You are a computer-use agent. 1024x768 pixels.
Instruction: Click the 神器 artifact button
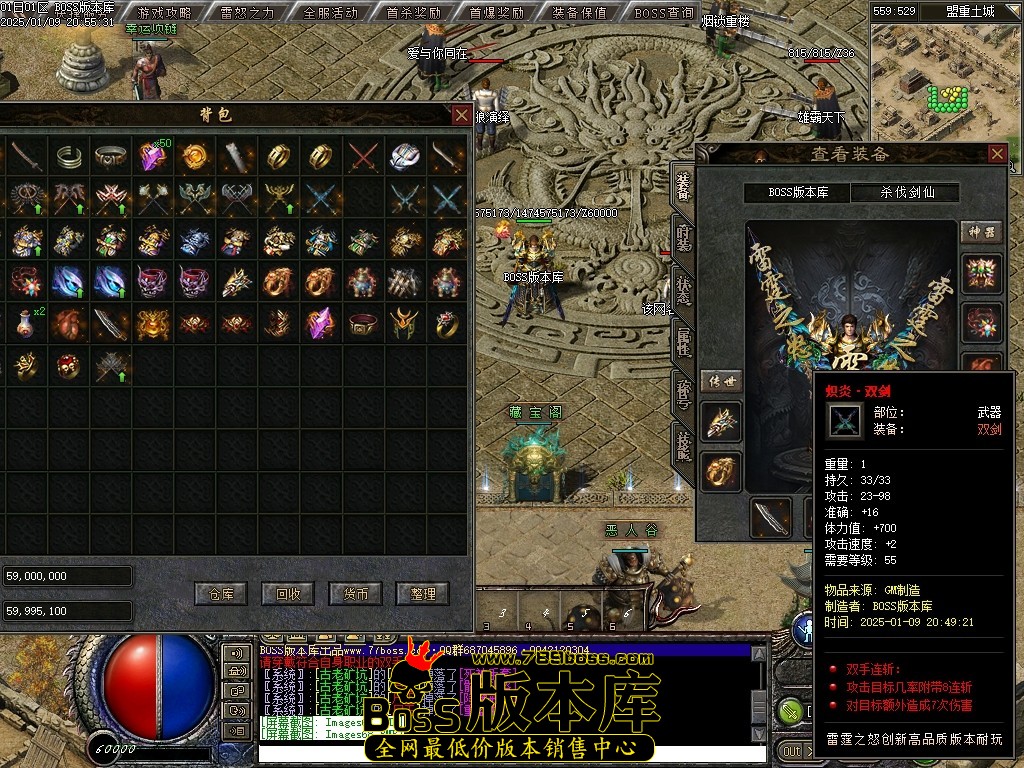pos(981,232)
